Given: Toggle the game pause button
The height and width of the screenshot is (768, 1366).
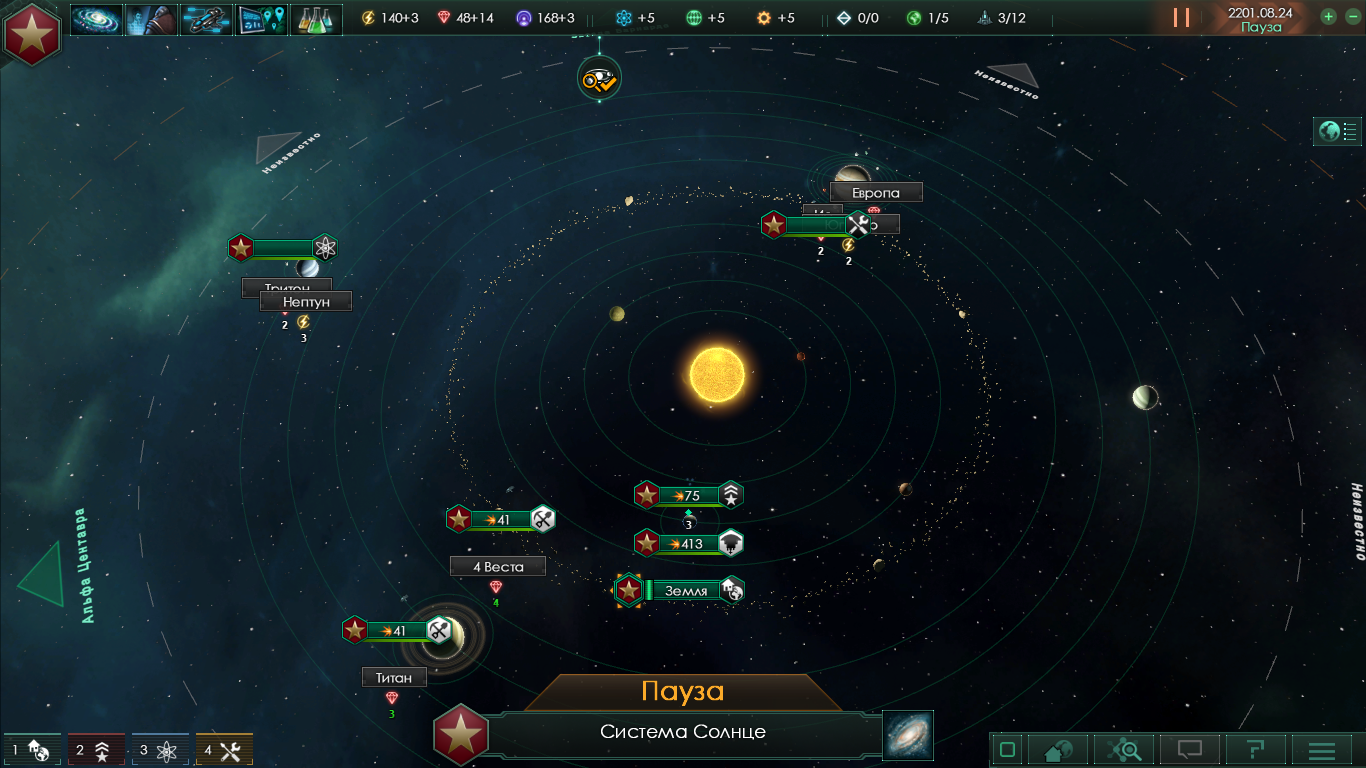Looking at the screenshot, I should pyautogui.click(x=1182, y=17).
